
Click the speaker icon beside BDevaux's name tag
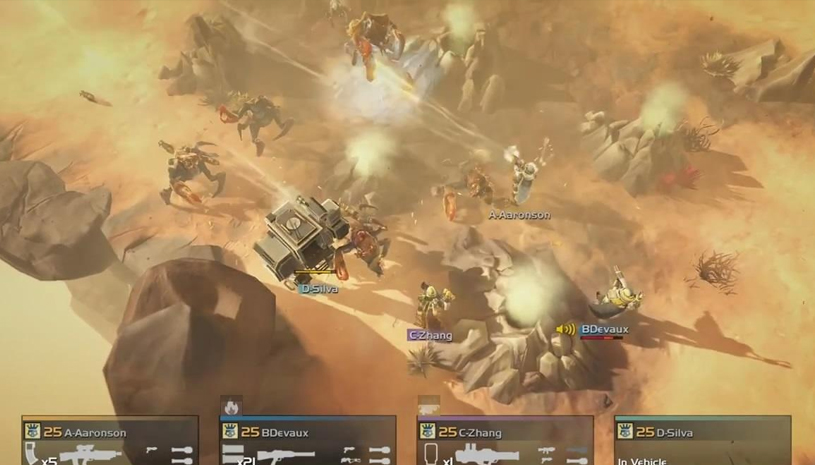tap(566, 329)
